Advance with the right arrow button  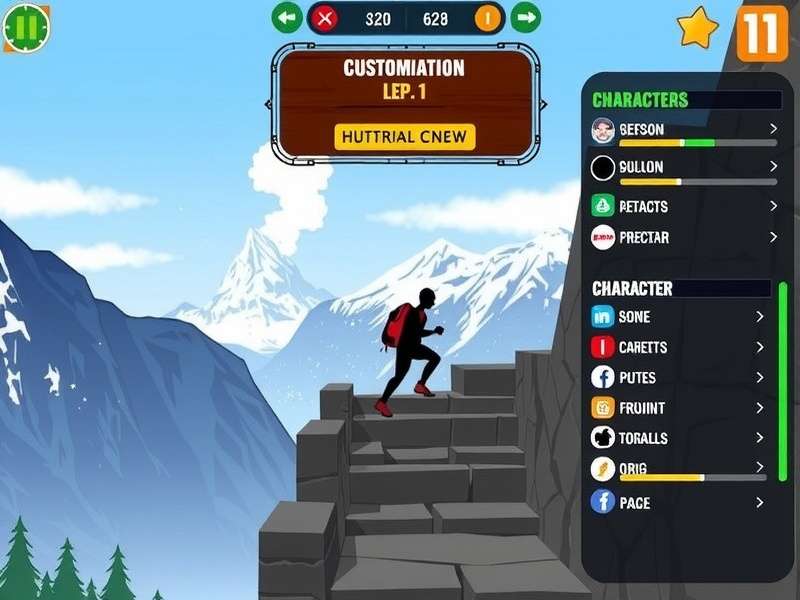(525, 17)
